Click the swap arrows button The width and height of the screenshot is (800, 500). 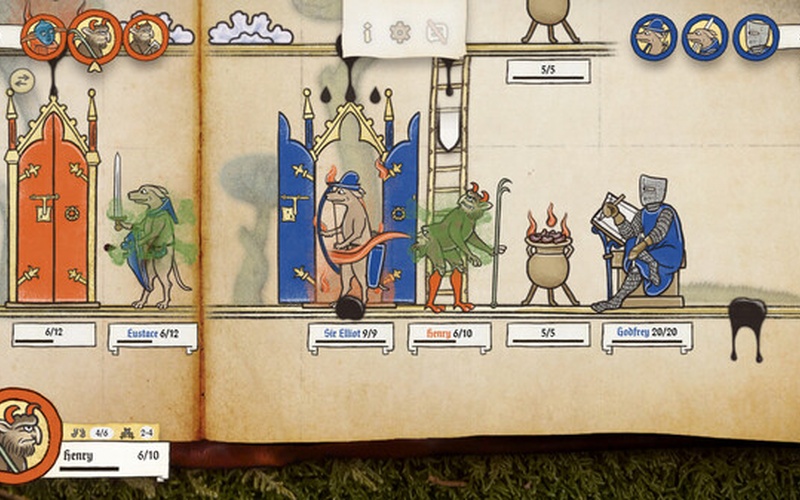point(20,78)
